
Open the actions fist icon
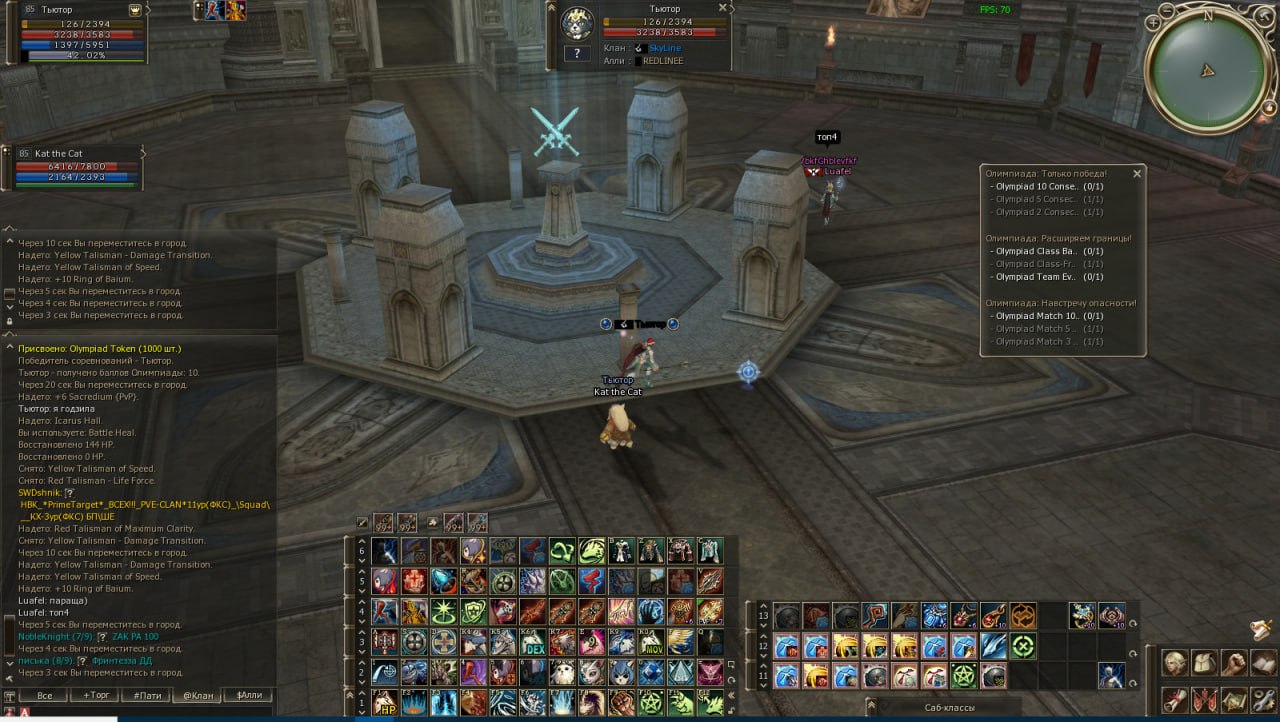point(1235,663)
